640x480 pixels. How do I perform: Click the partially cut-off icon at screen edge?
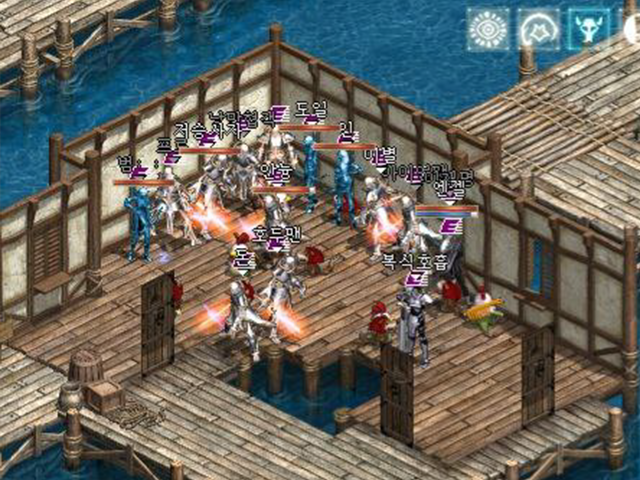pos(632,30)
